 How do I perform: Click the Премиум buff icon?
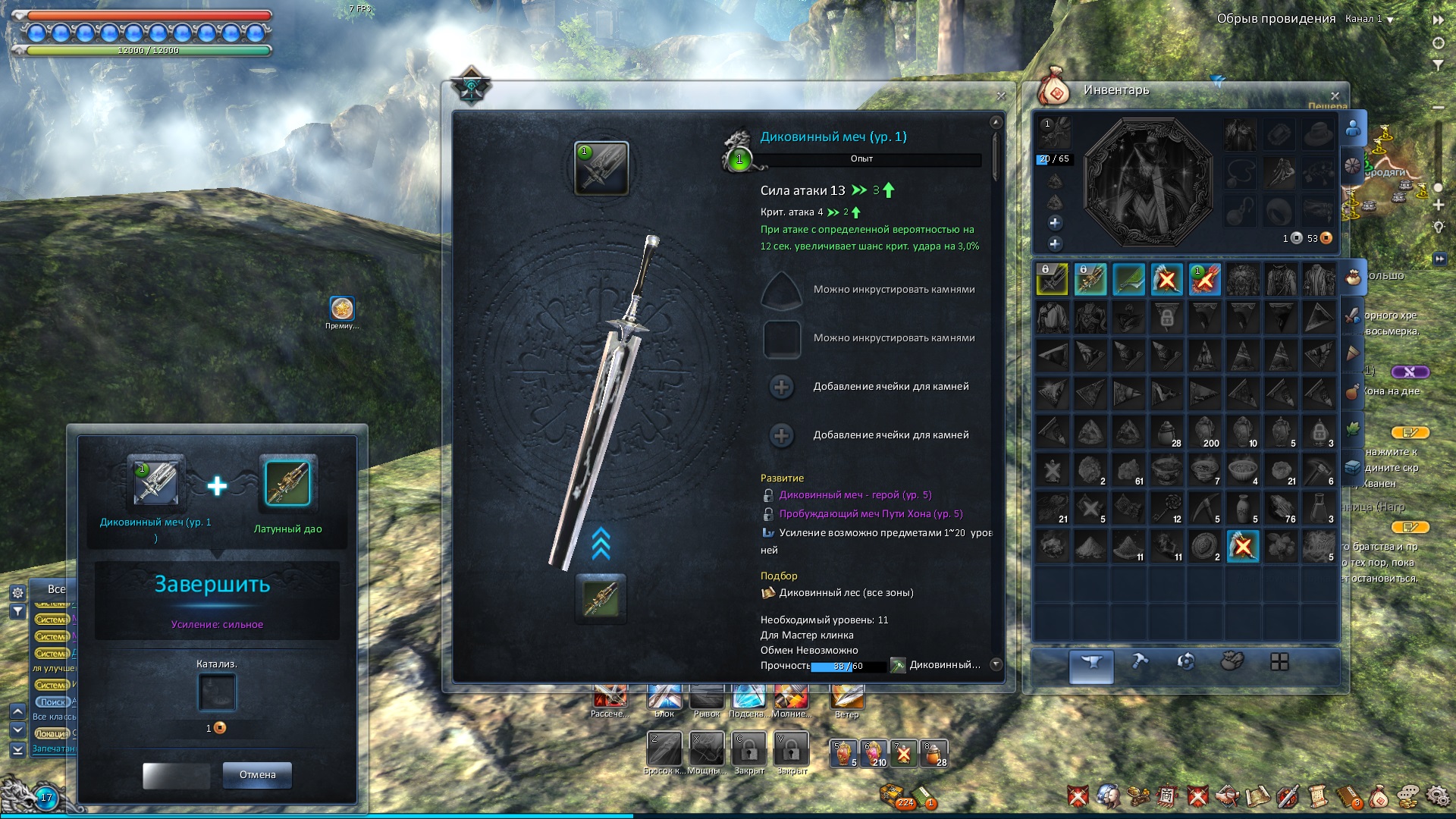coord(342,309)
